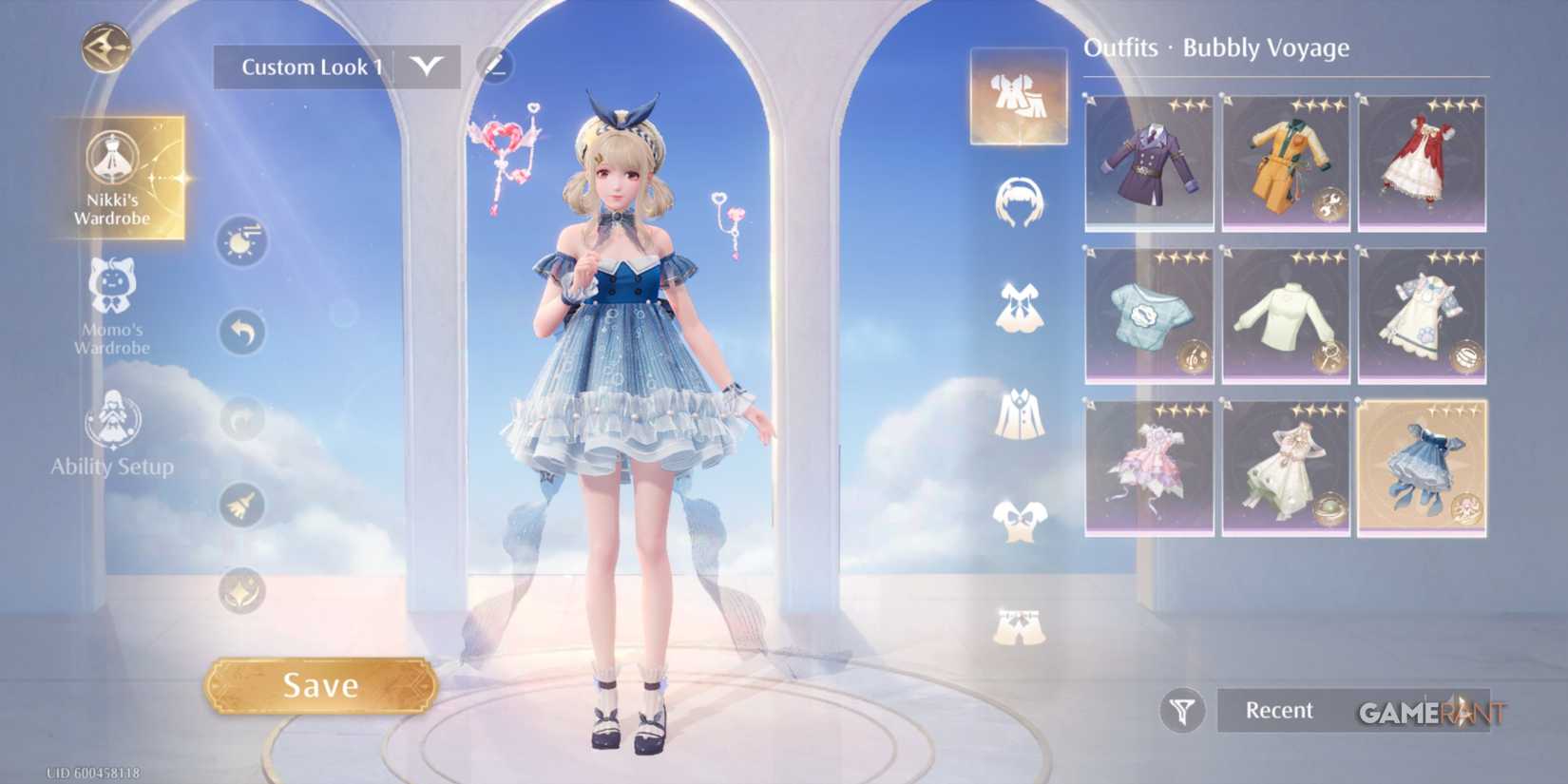Use the broom icon to clear the outfit
This screenshot has height=784, width=1568.
tap(241, 507)
